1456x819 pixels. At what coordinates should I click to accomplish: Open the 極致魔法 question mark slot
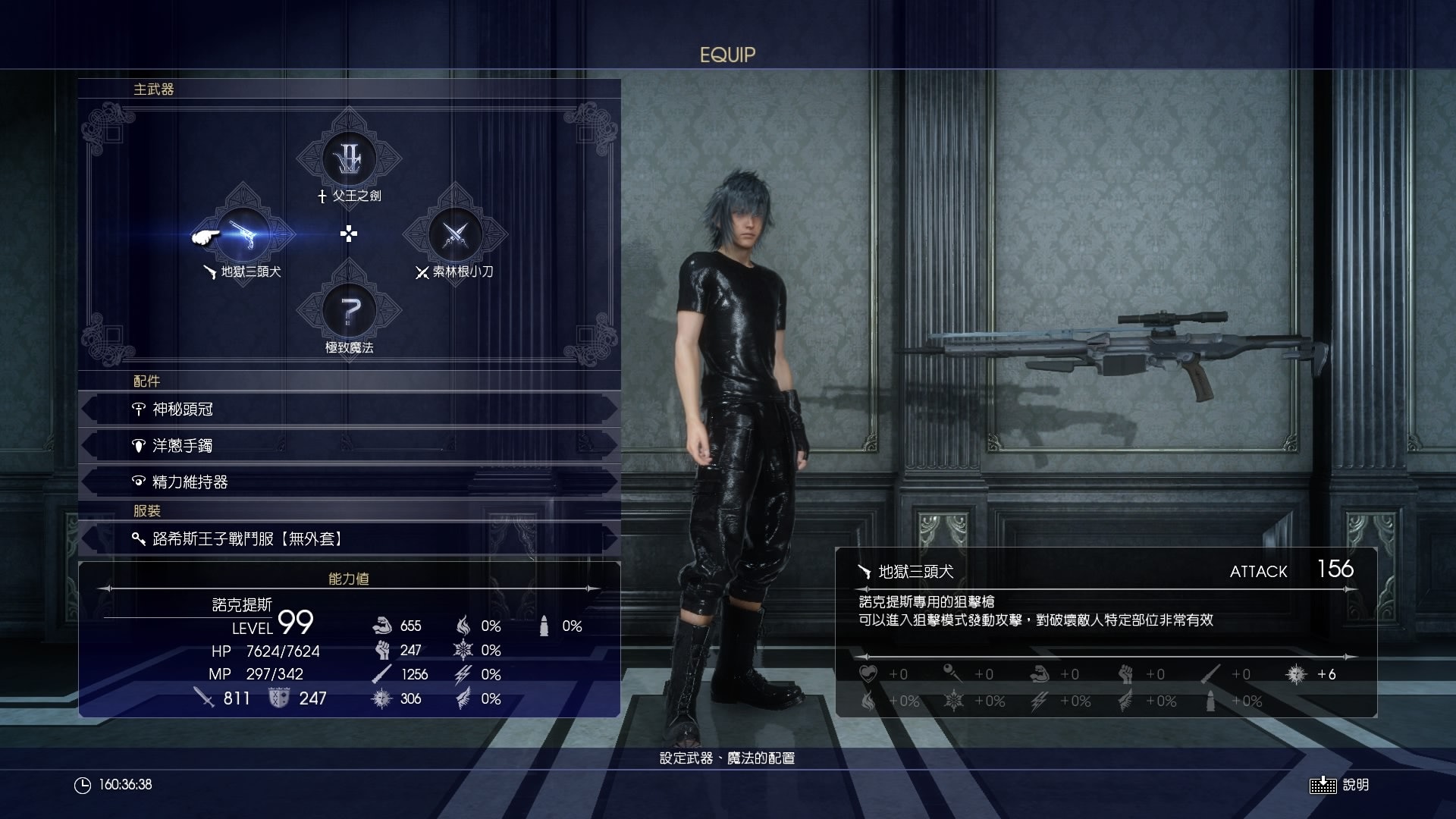click(349, 311)
